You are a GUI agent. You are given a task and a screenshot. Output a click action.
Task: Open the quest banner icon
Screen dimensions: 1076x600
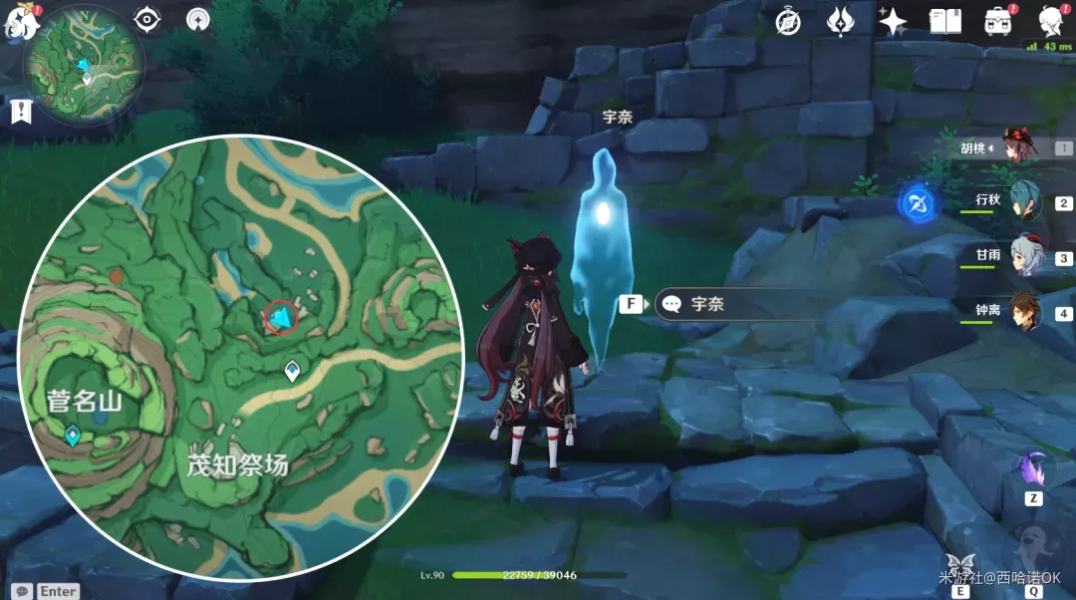[x=21, y=111]
